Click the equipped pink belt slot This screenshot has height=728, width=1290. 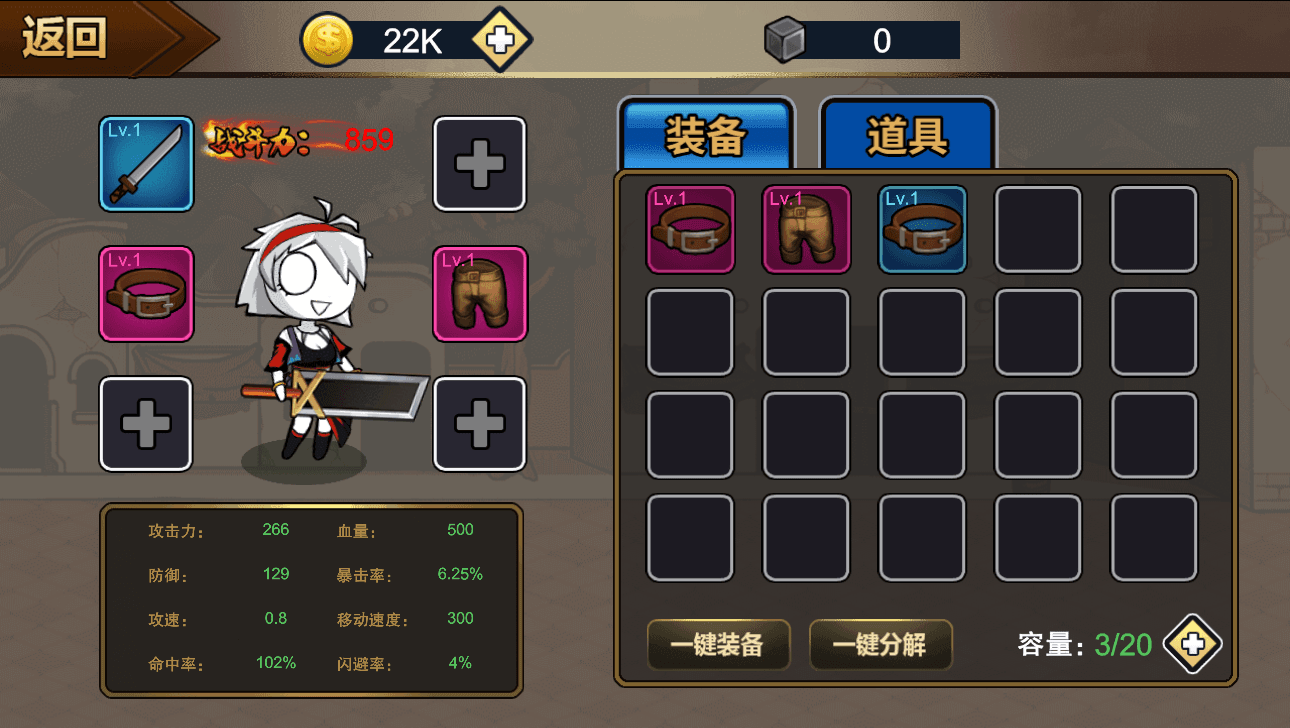point(146,293)
